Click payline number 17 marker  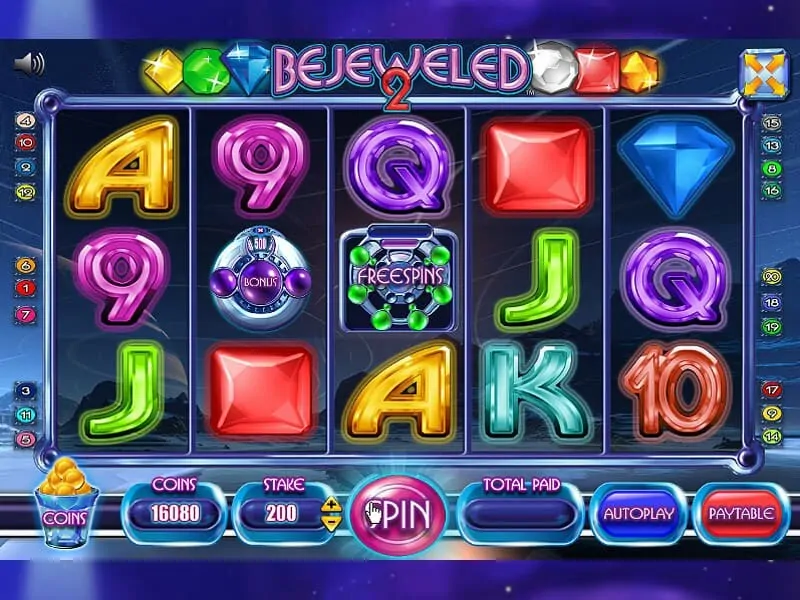point(771,390)
